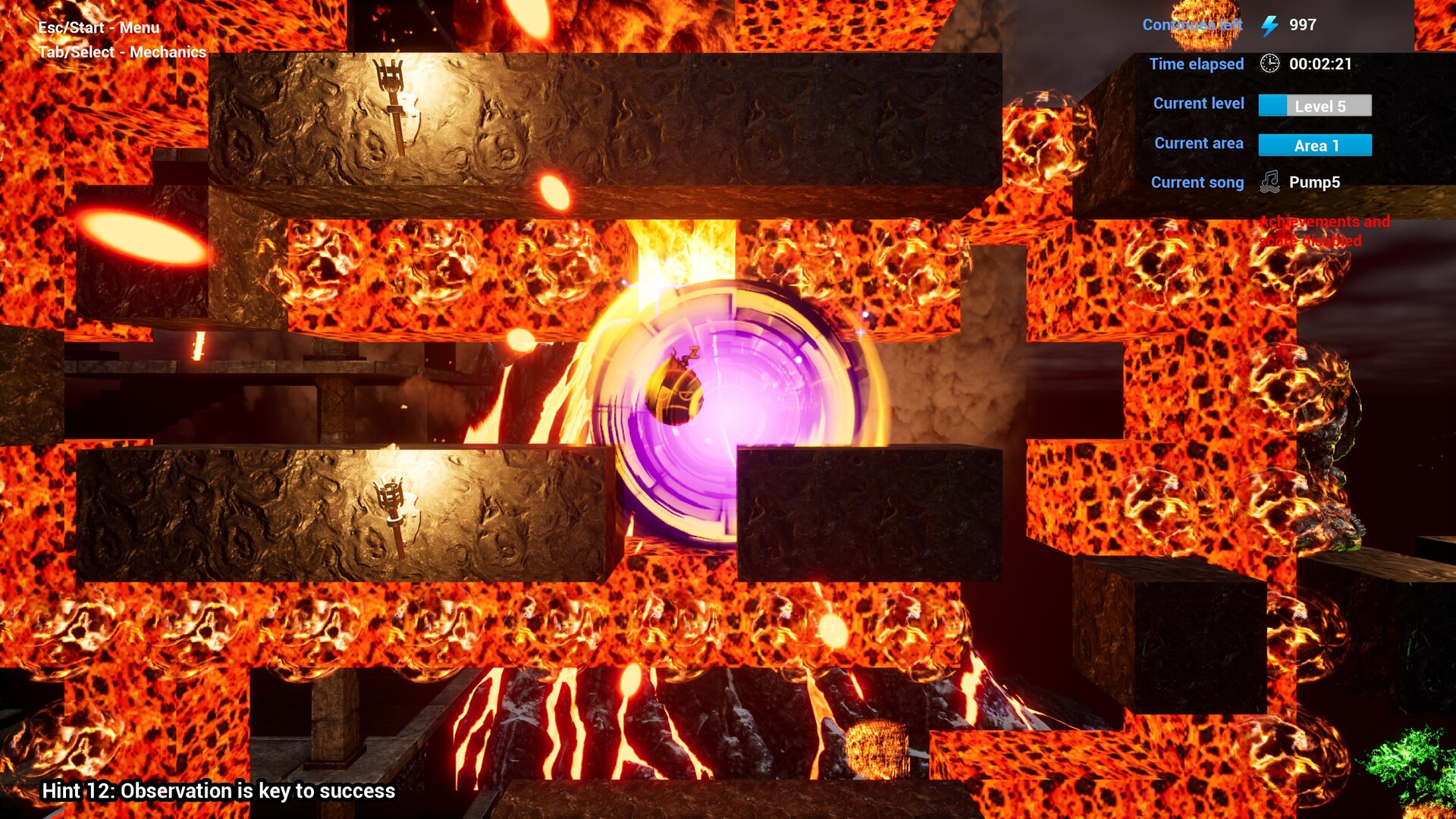Screen dimensions: 1456x819
Task: Click the Level 5 progress bar
Action: pos(1316,106)
